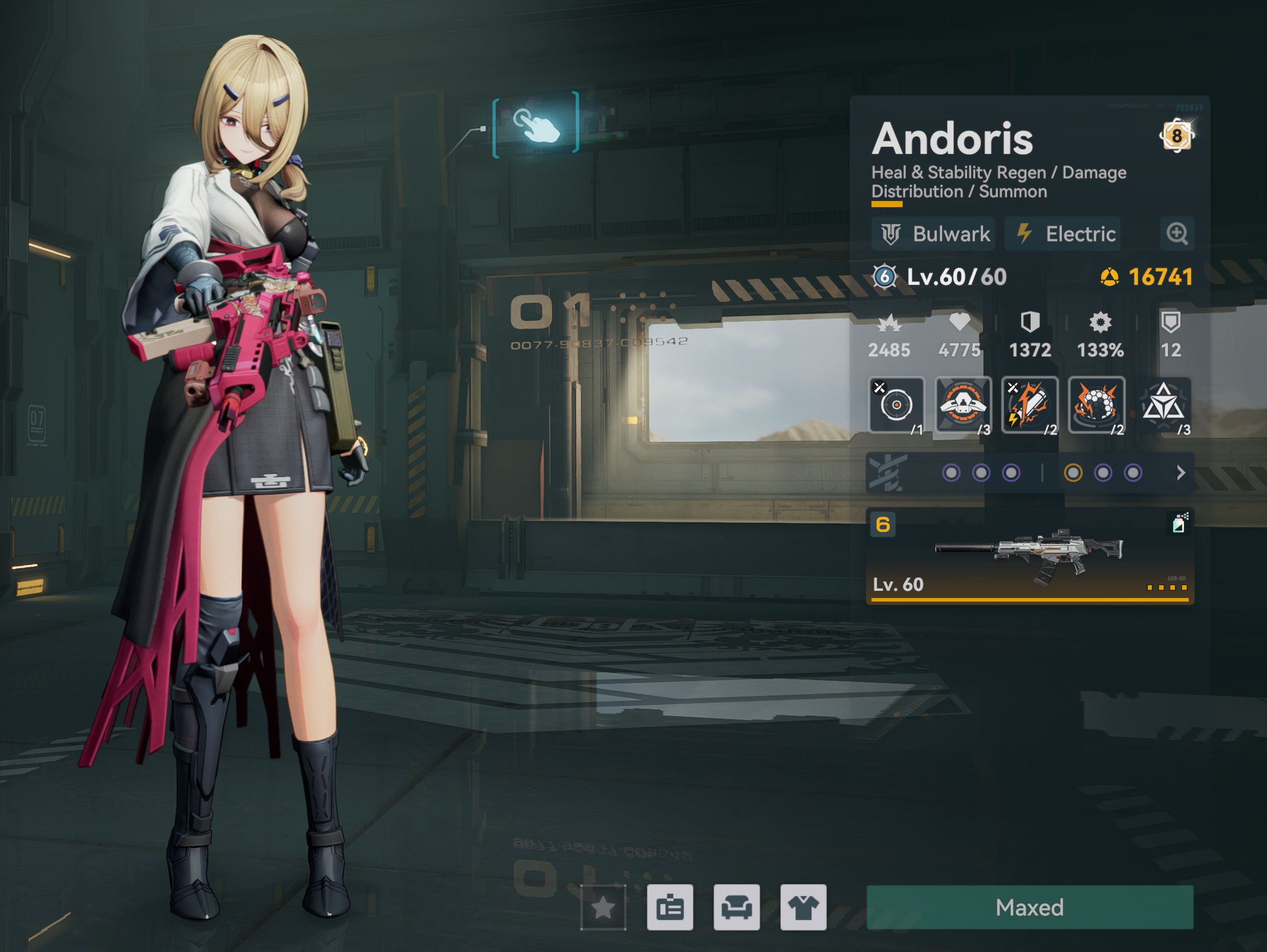The image size is (1267, 952).
Task: Open the gold number 8 badge
Action: point(1176,136)
